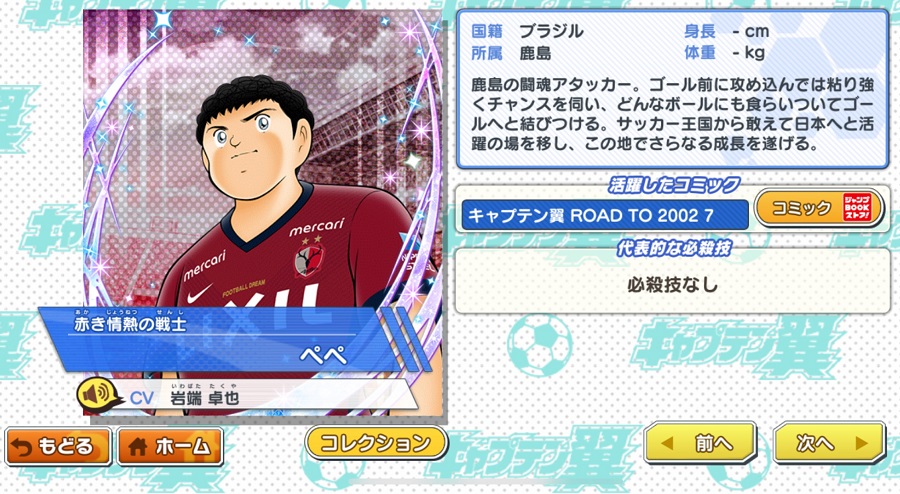Play the character voice speaker icon

click(x=97, y=396)
